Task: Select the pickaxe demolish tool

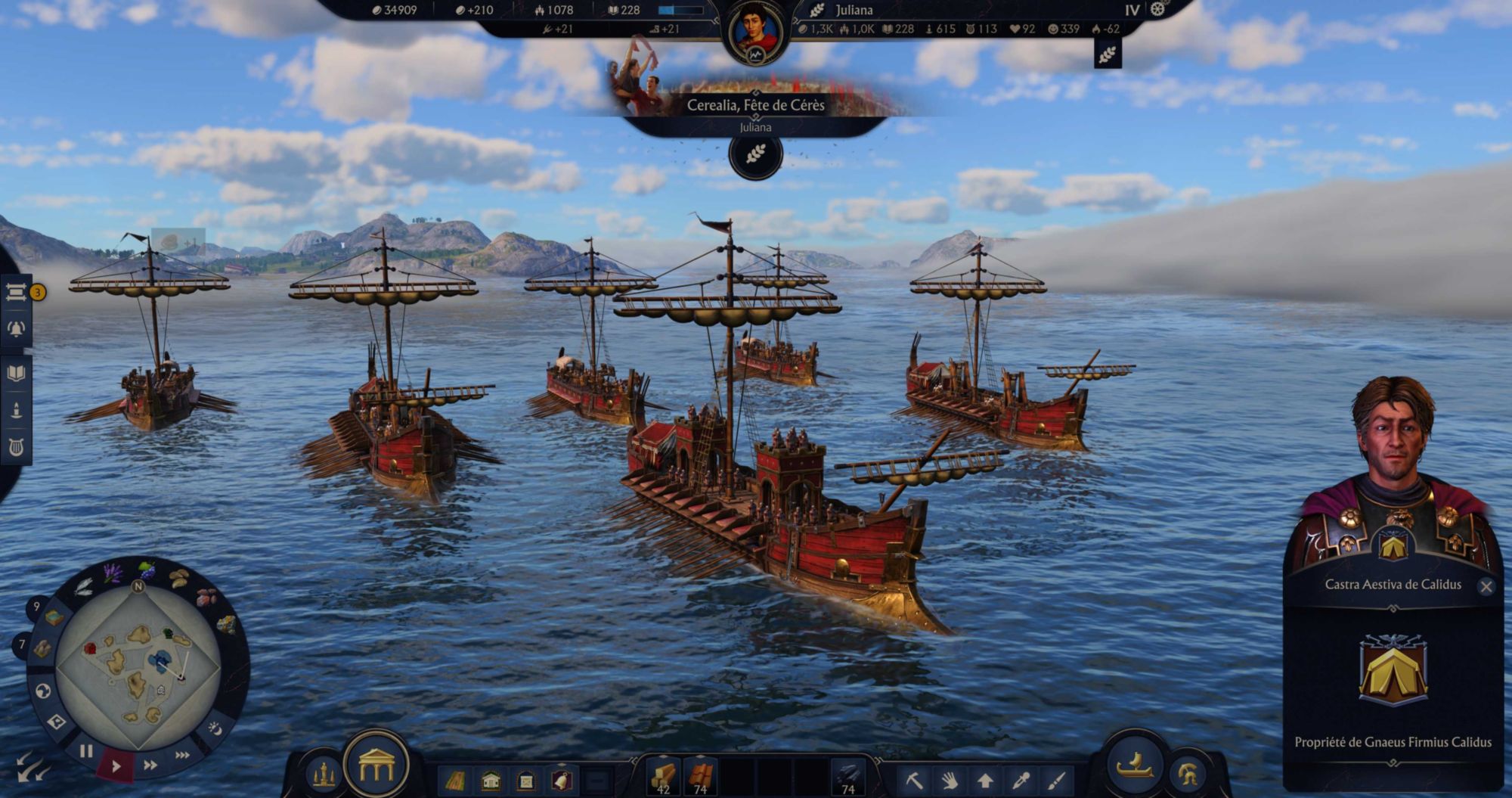Action: [914, 779]
